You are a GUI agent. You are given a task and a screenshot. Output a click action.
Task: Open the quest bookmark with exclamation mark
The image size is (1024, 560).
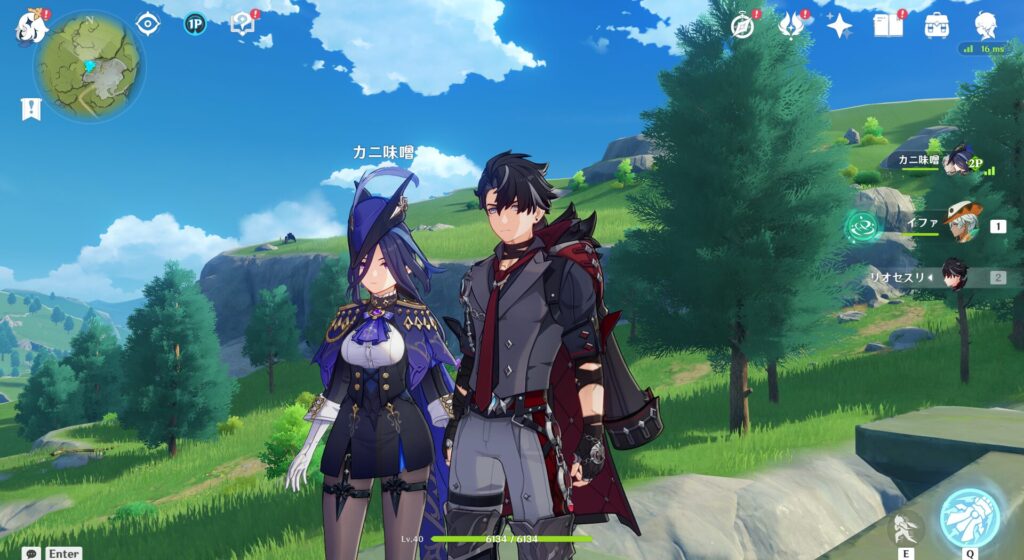[x=31, y=109]
